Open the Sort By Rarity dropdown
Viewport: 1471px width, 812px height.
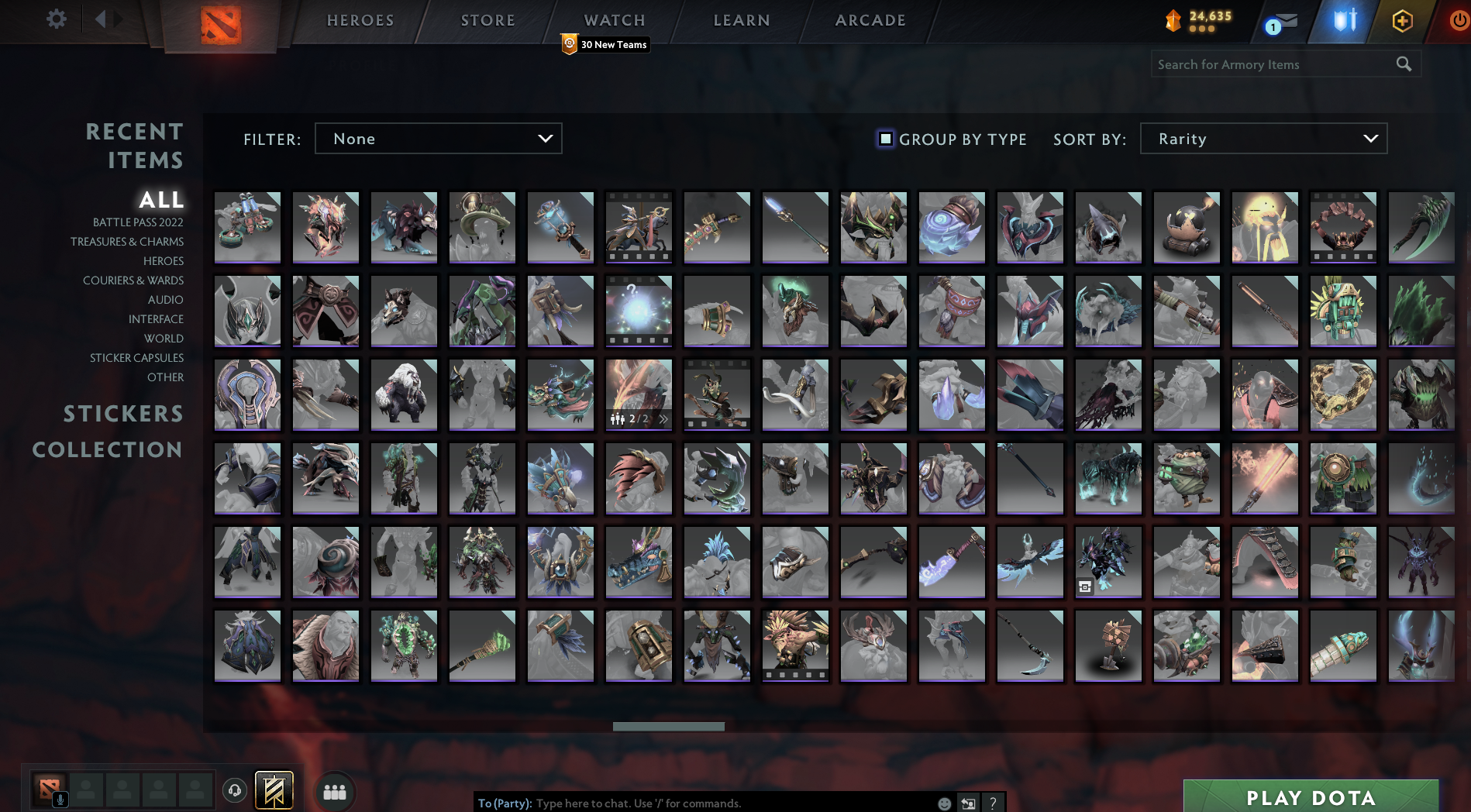1262,139
